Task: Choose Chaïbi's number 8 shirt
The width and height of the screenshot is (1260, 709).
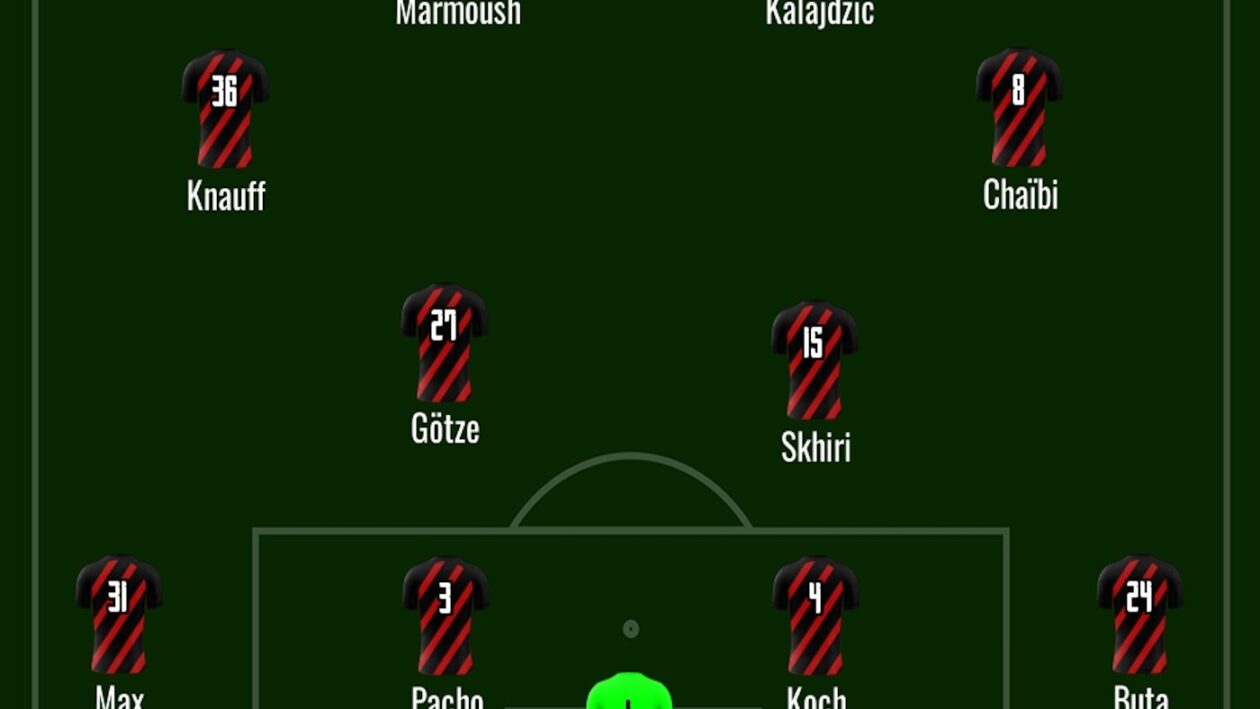Action: pyautogui.click(x=1019, y=107)
